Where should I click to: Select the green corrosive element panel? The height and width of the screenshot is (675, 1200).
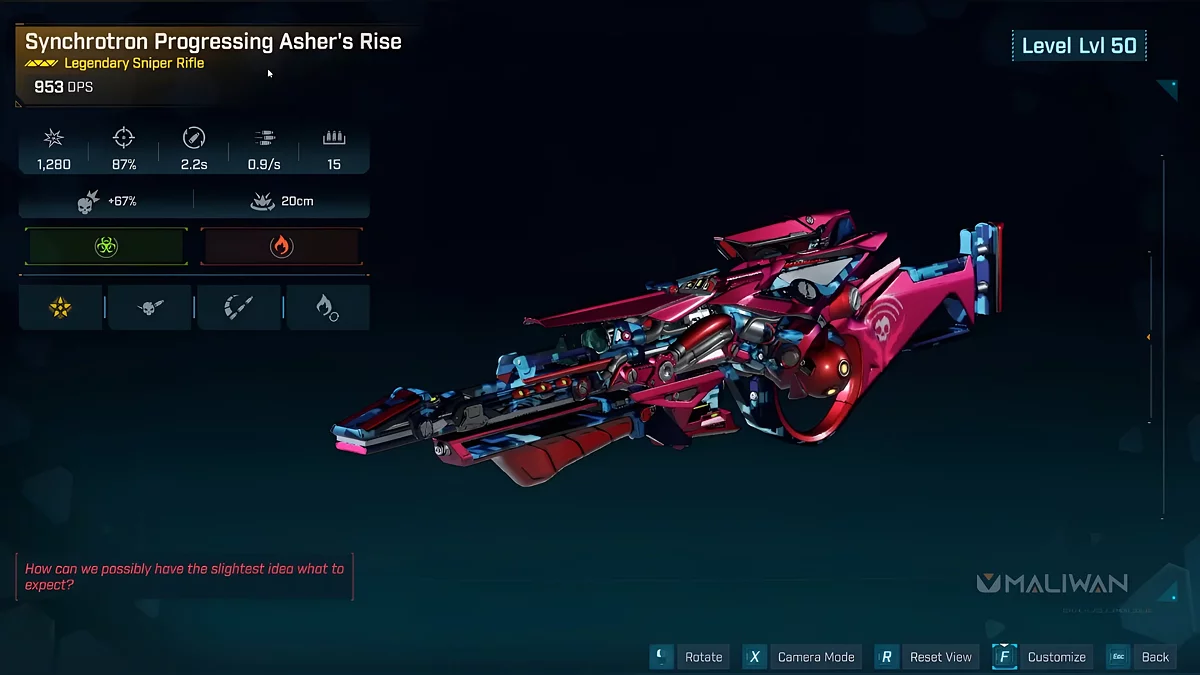pyautogui.click(x=106, y=246)
